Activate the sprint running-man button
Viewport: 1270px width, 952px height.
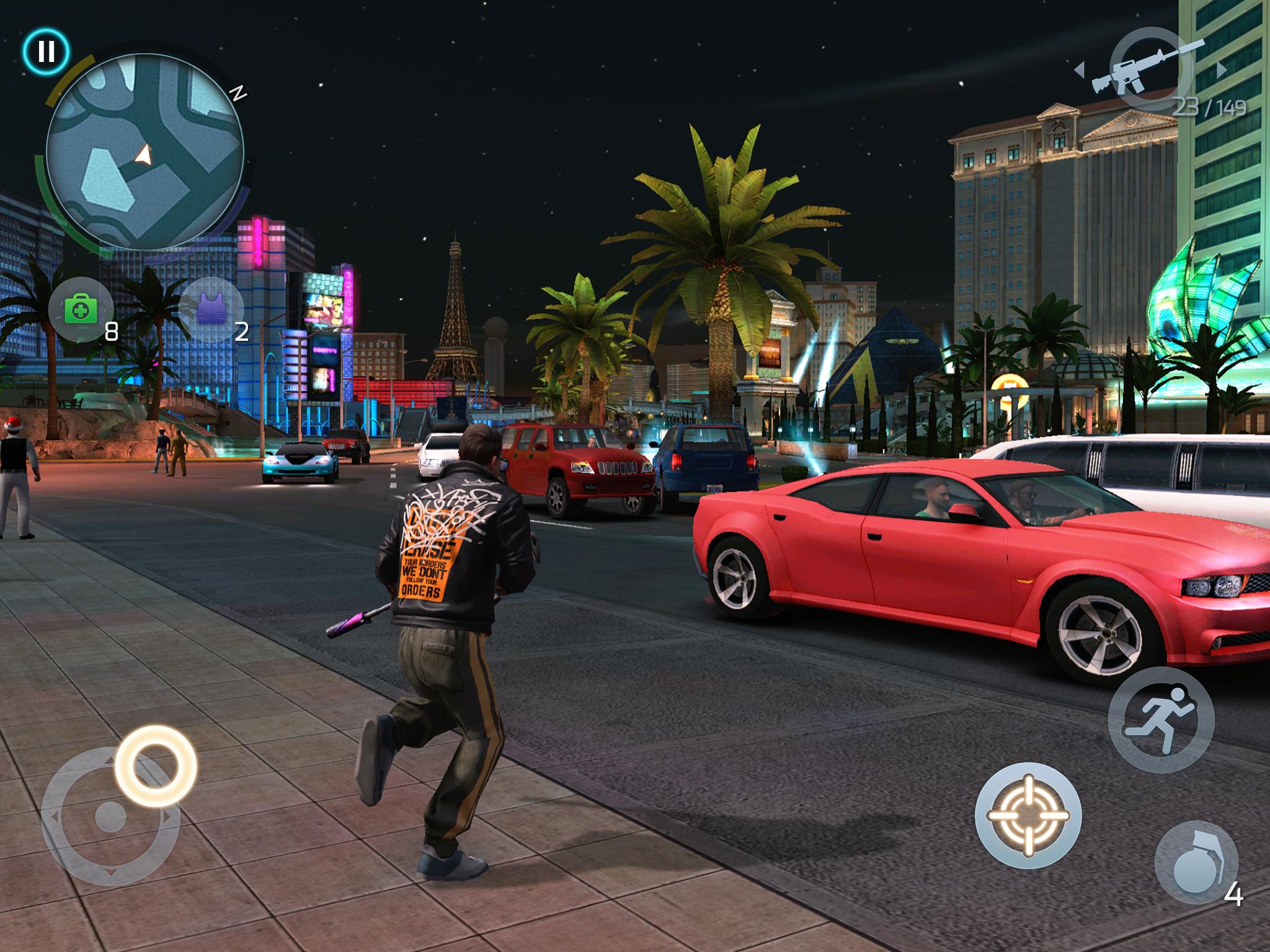click(1161, 719)
